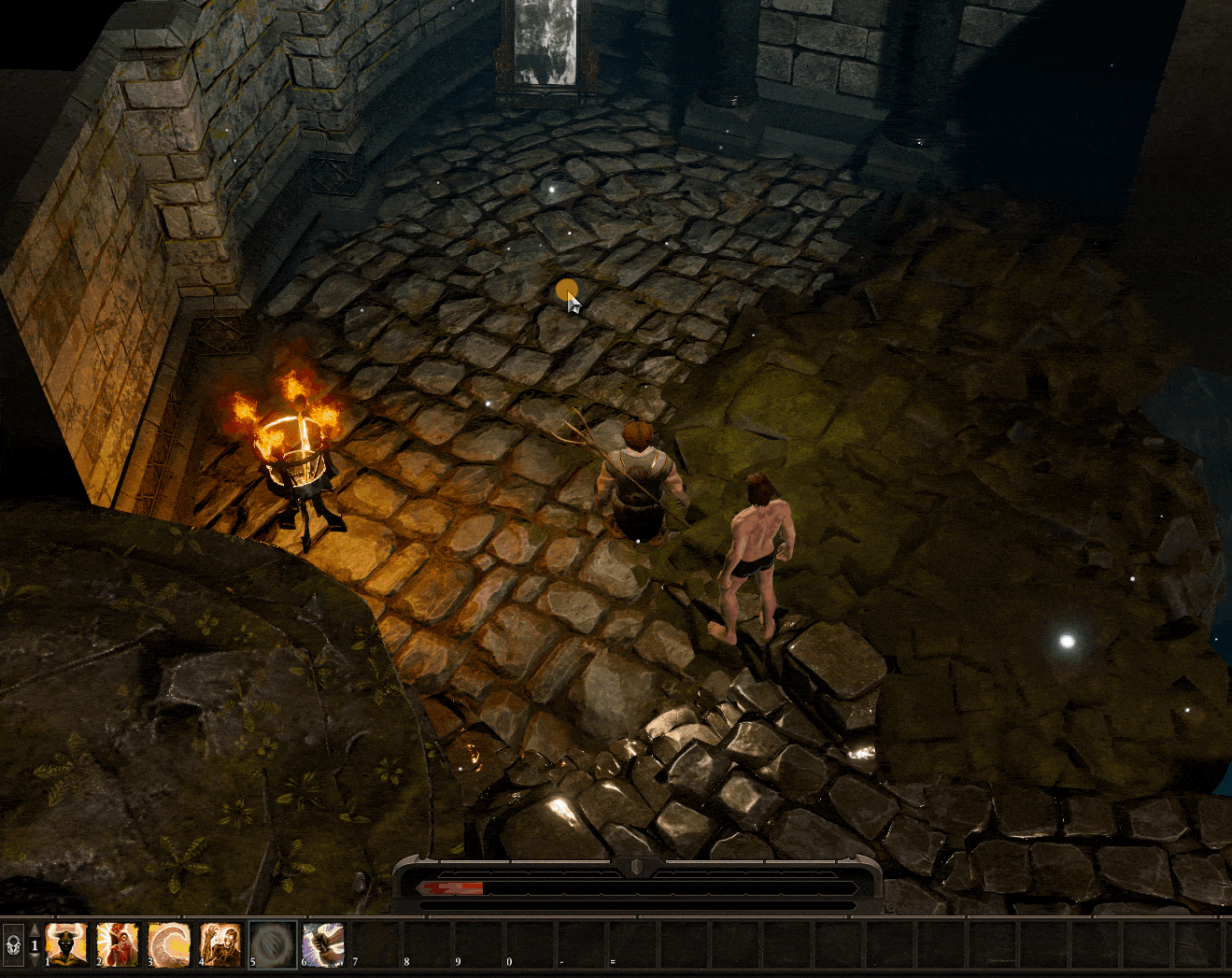Viewport: 1232px width, 978px height.
Task: Select the Tentacle Lash skill in slot 3
Action: [x=169, y=944]
